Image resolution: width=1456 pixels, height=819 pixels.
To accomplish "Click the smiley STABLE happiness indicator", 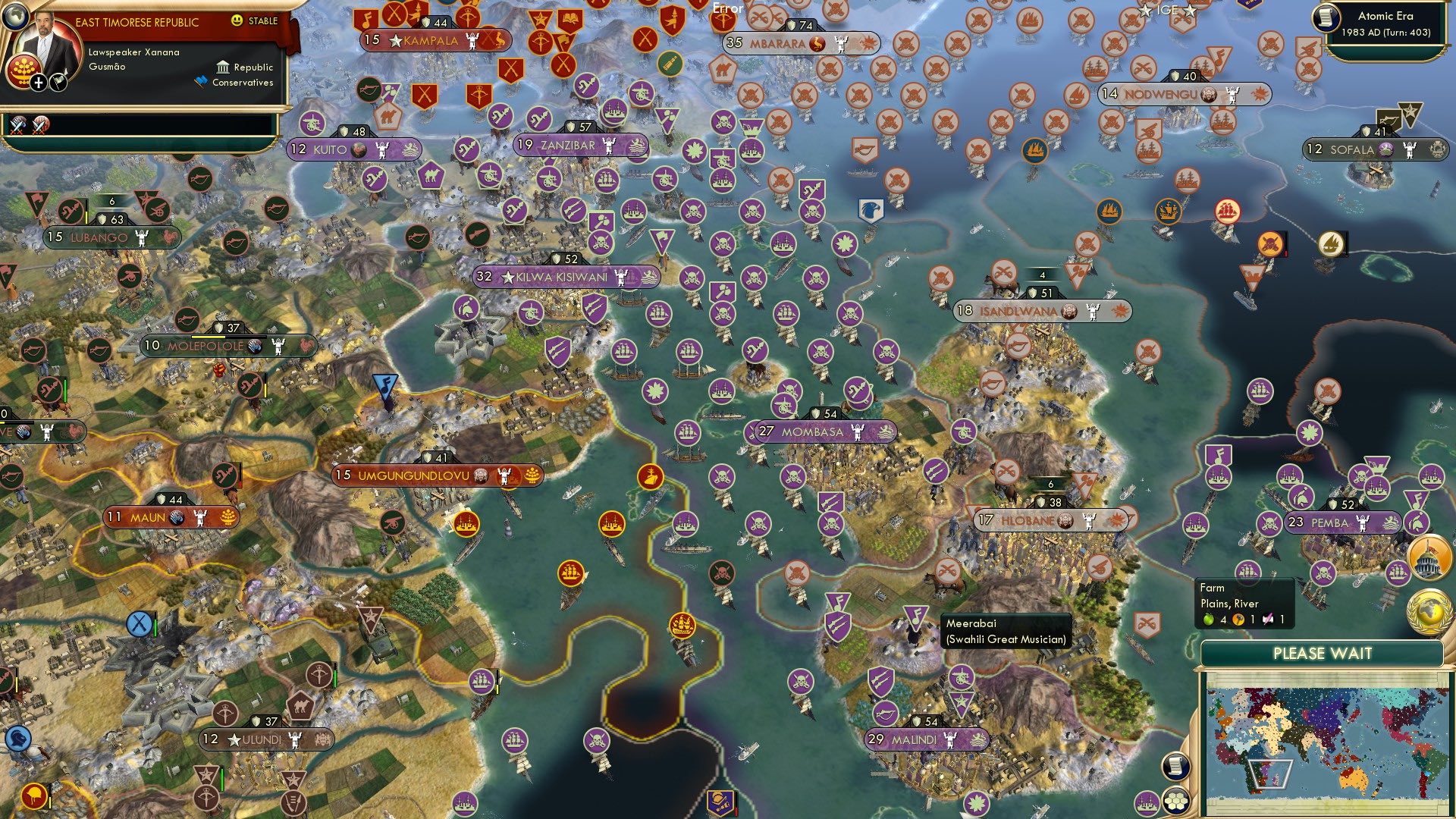I will [x=237, y=21].
